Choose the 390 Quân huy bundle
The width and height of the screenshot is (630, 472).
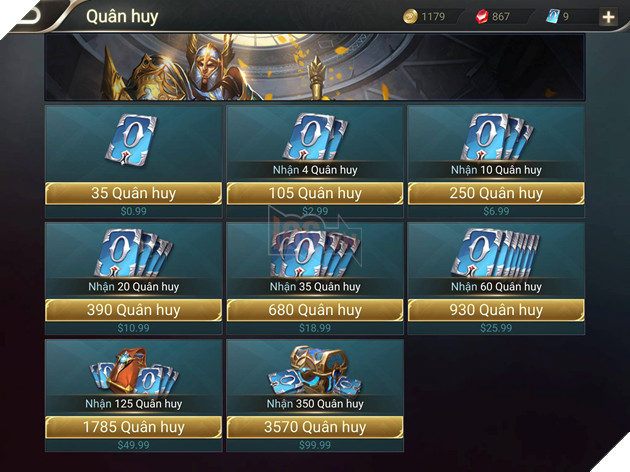click(x=133, y=310)
